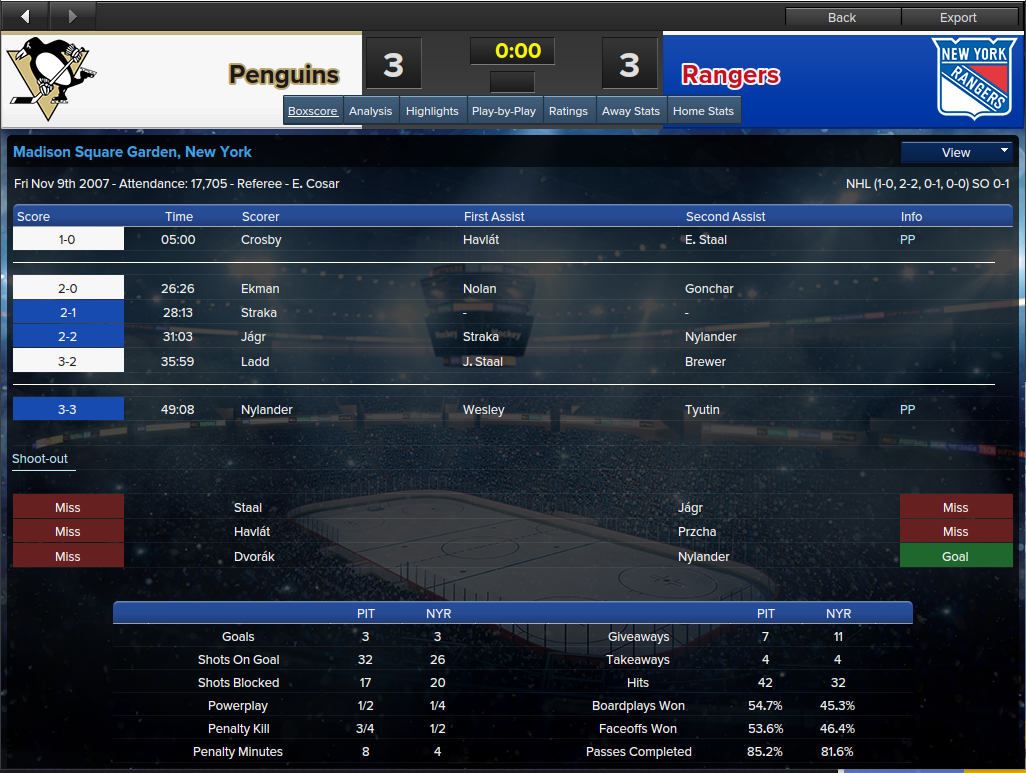Export the boxscore
This screenshot has width=1026, height=773.
tap(958, 17)
